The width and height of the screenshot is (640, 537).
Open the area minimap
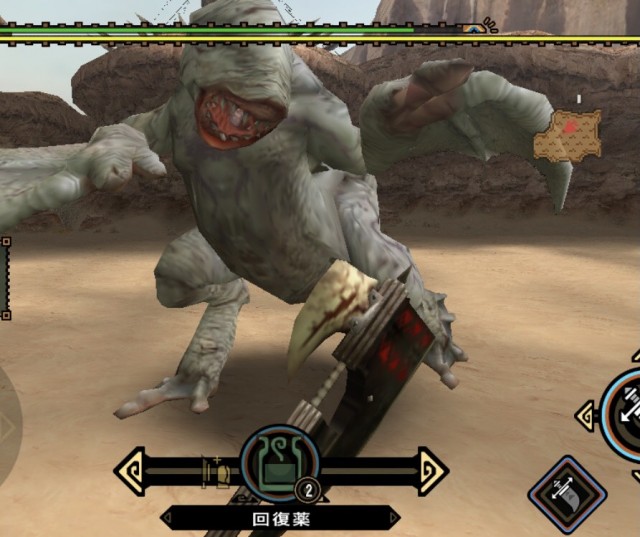coord(567,135)
